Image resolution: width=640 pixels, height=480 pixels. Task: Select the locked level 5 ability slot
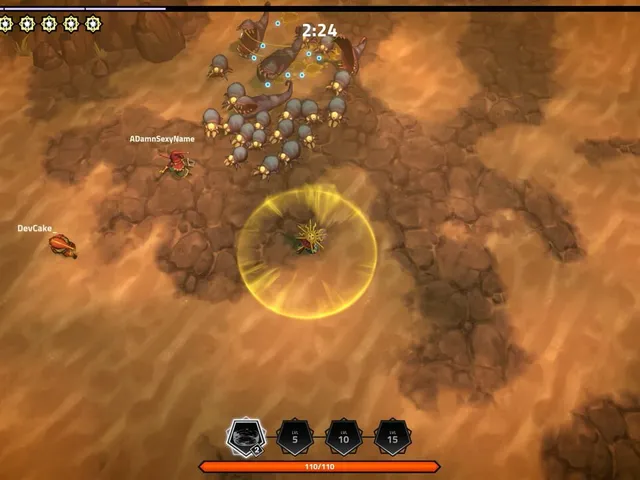tap(294, 437)
